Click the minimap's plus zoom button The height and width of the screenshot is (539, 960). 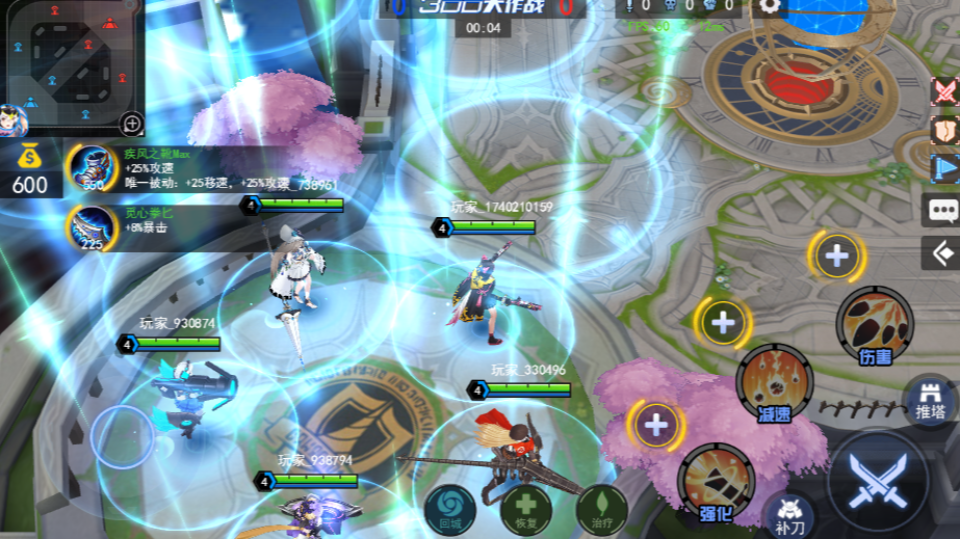[x=132, y=124]
